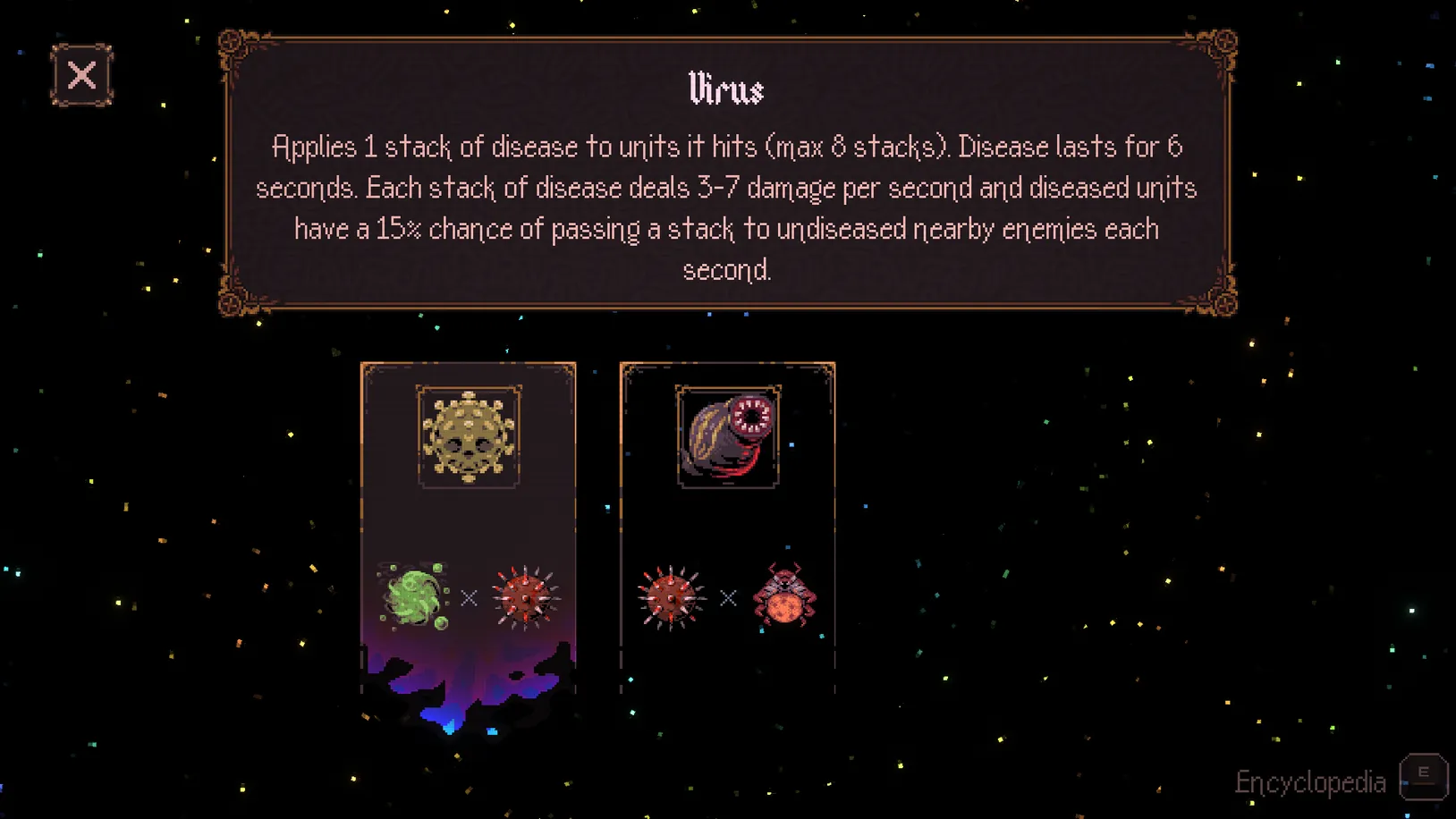Click the green poison cloud ingredient icon

(412, 595)
